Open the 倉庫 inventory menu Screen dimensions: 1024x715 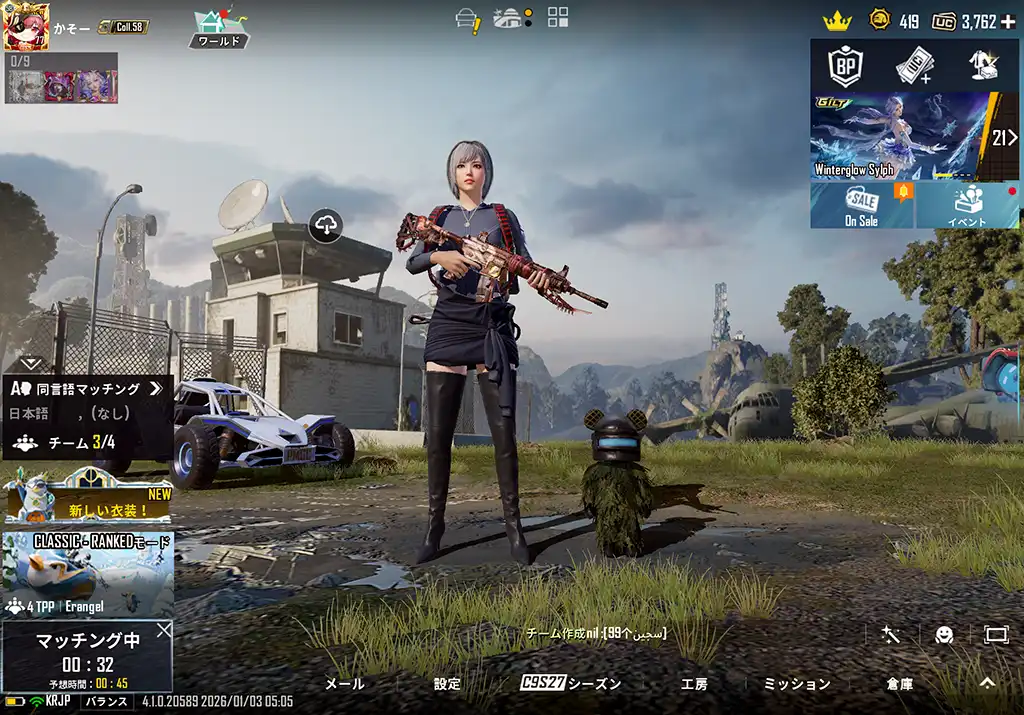pos(900,684)
